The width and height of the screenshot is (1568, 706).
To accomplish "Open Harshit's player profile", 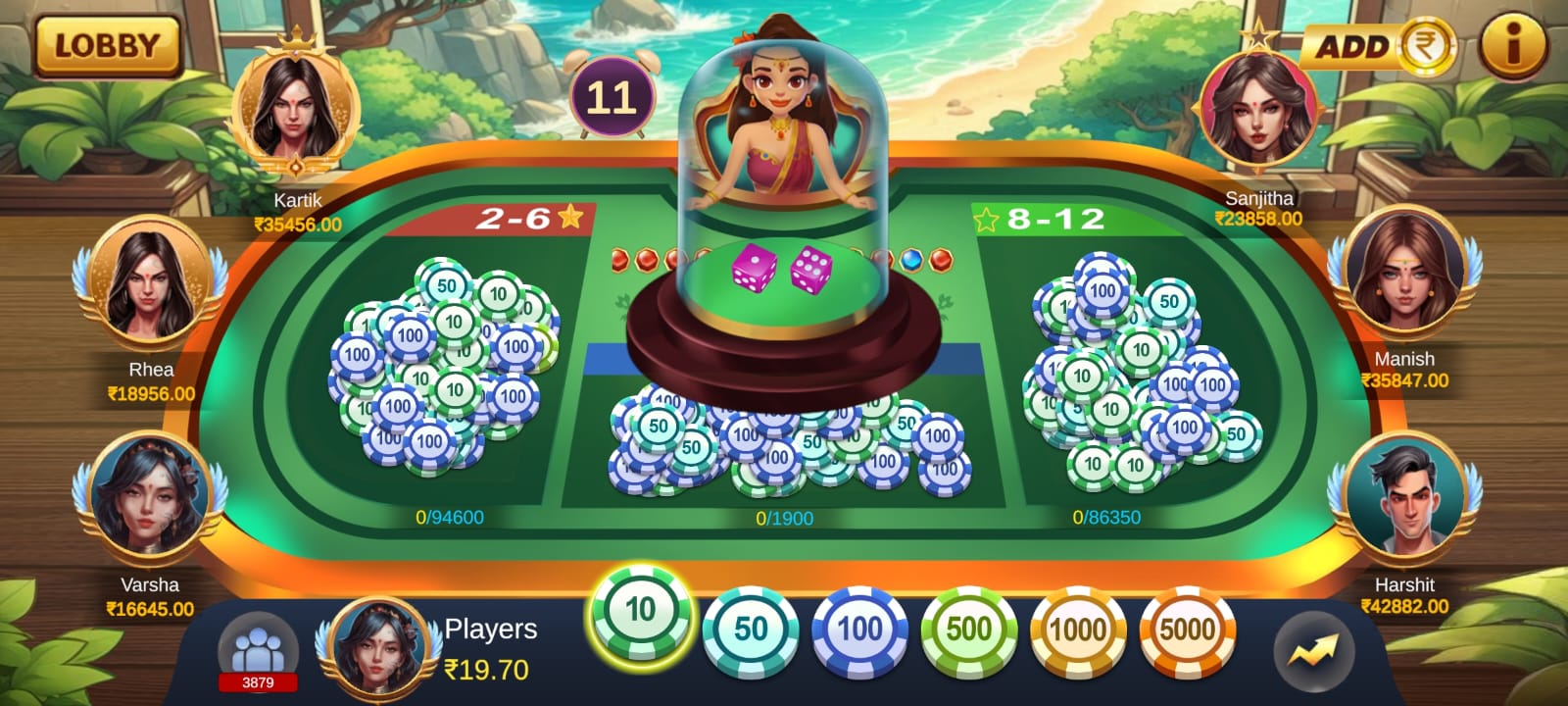I will 1403,500.
